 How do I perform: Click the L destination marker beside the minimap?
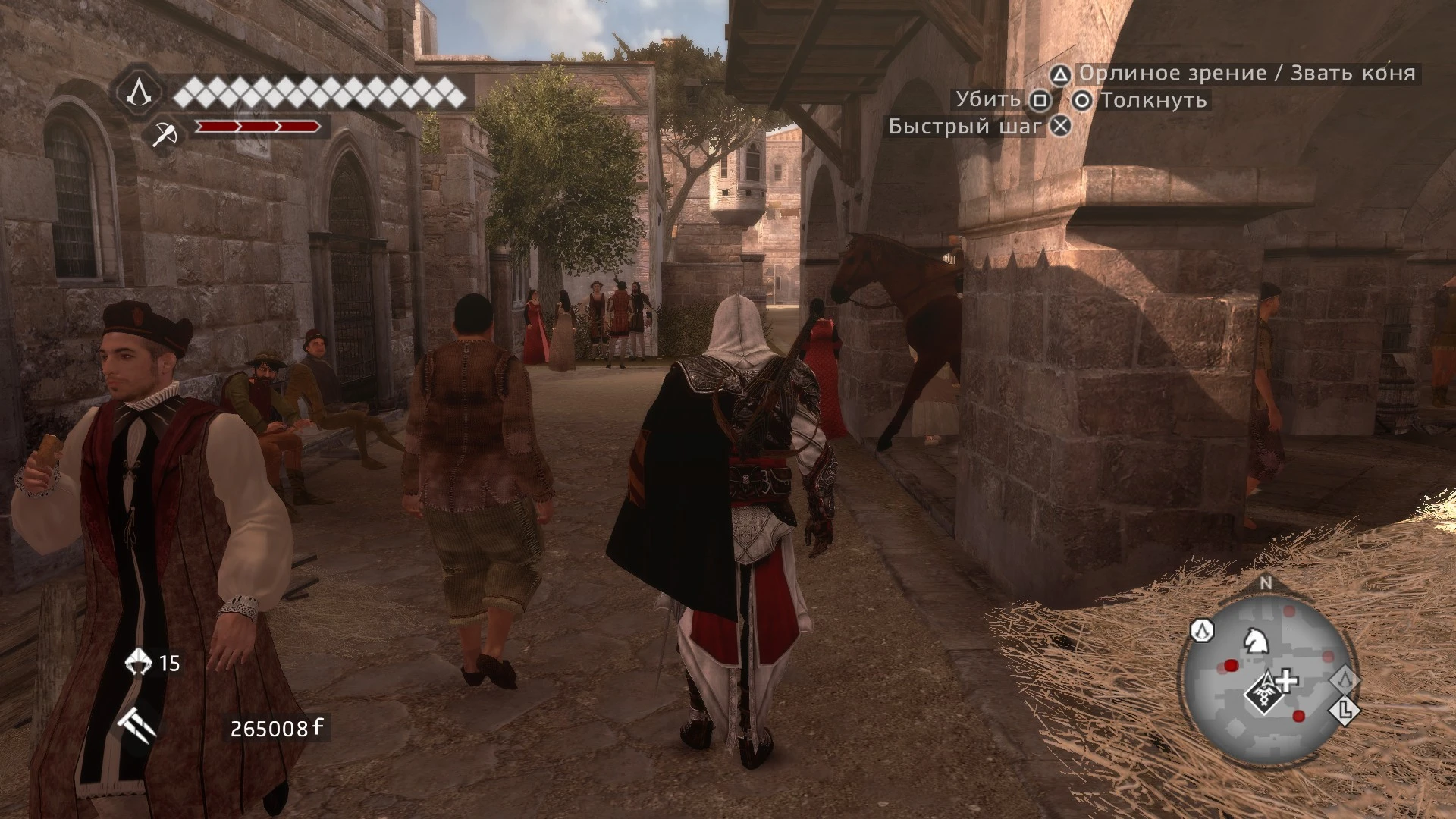(1344, 711)
